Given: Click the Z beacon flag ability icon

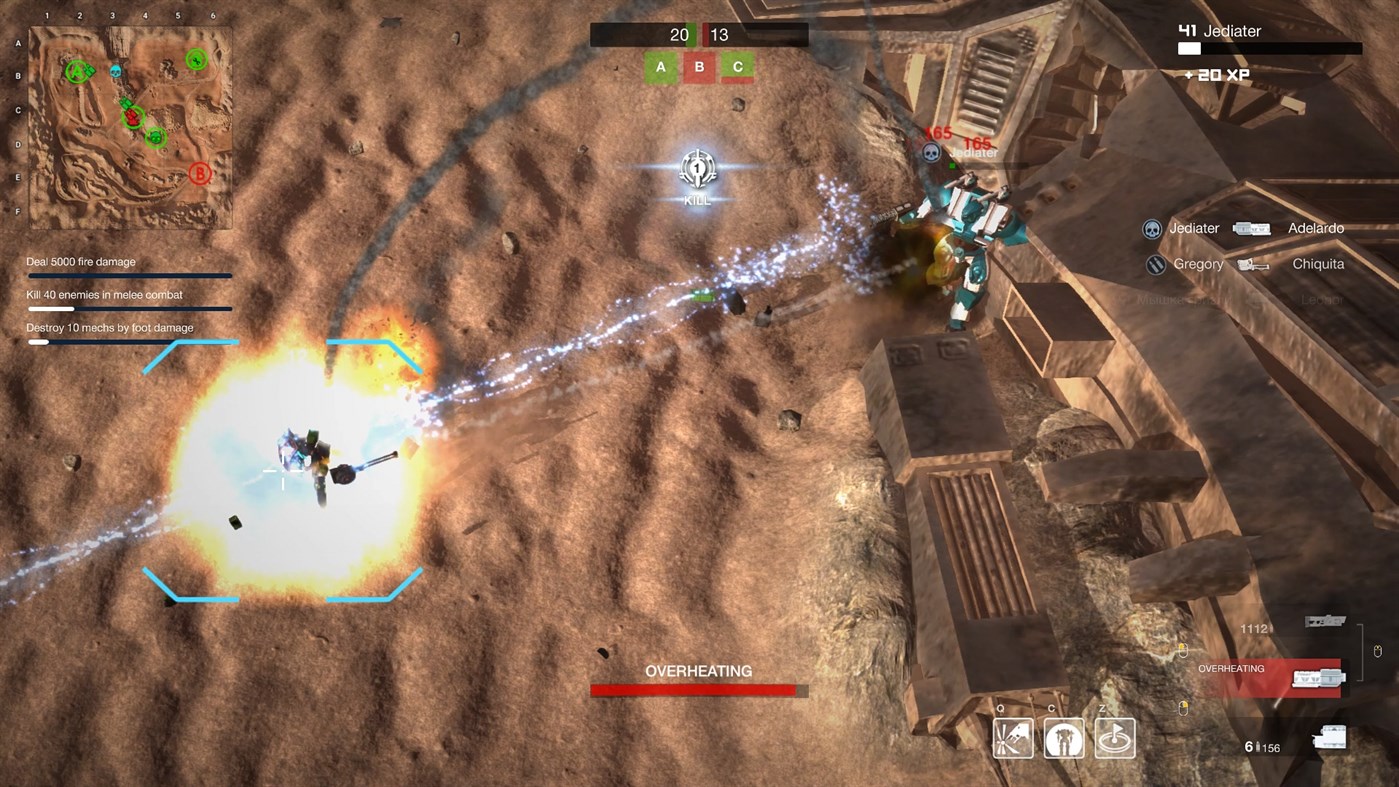Looking at the screenshot, I should tap(1113, 738).
